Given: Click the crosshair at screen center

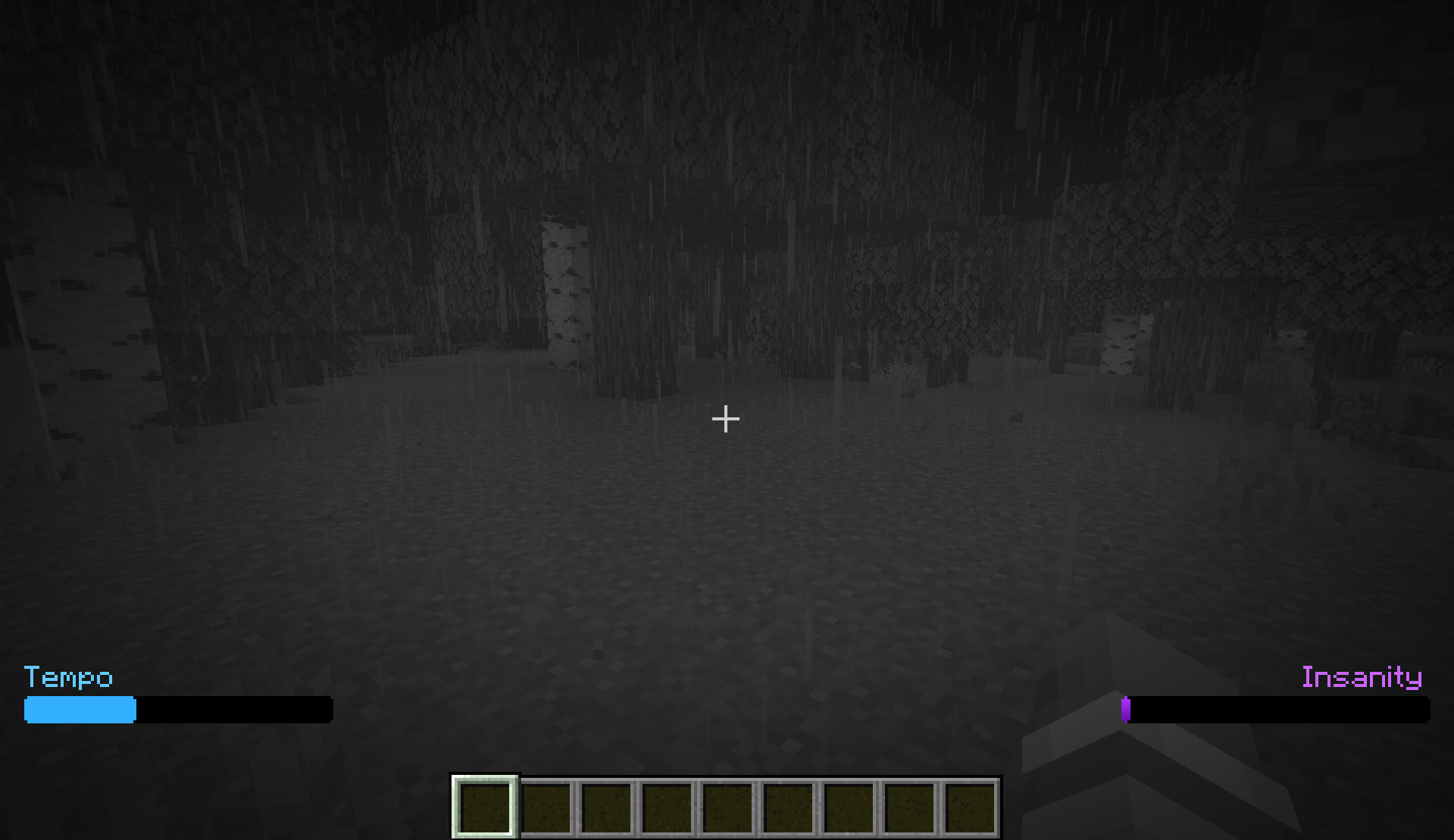Looking at the screenshot, I should pyautogui.click(x=725, y=418).
